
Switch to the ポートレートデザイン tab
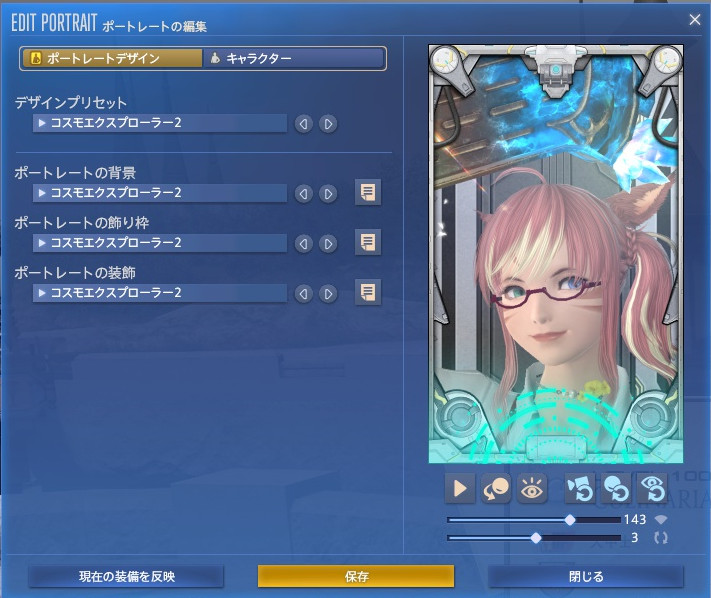tap(110, 59)
